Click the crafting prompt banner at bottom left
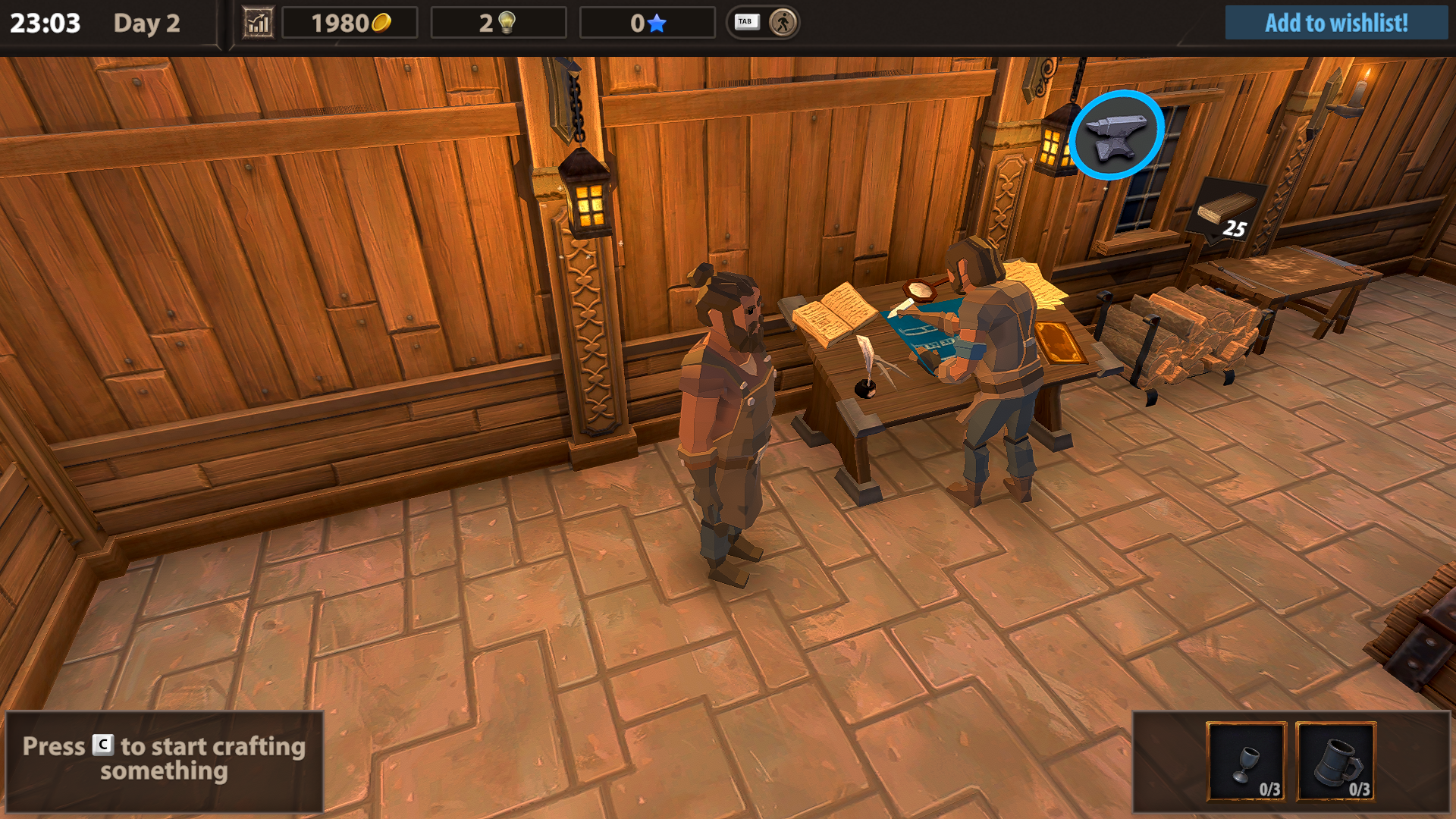 [163, 758]
